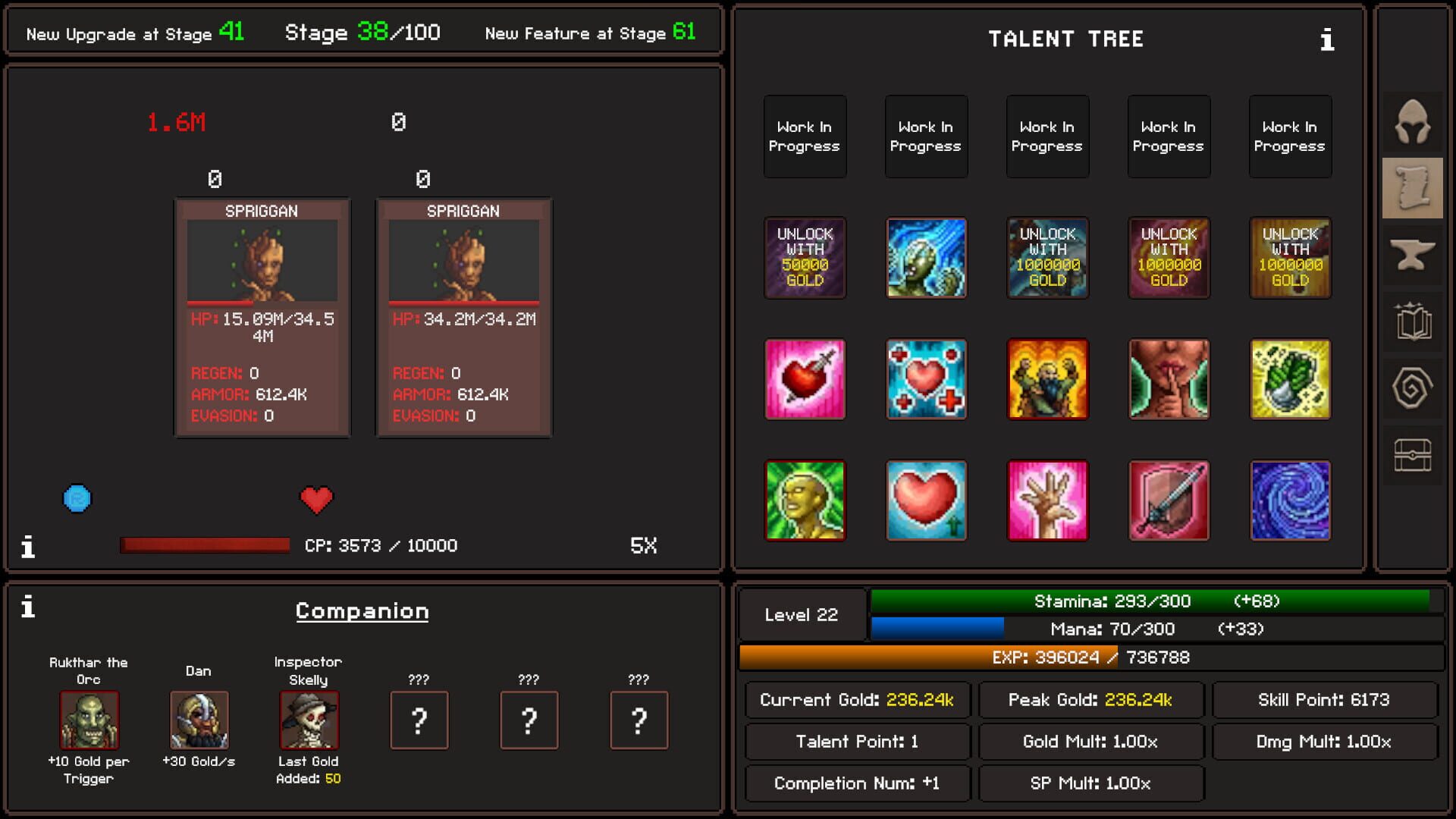This screenshot has width=1456, height=819.
Task: Select the sword and shield talent
Action: (1169, 500)
